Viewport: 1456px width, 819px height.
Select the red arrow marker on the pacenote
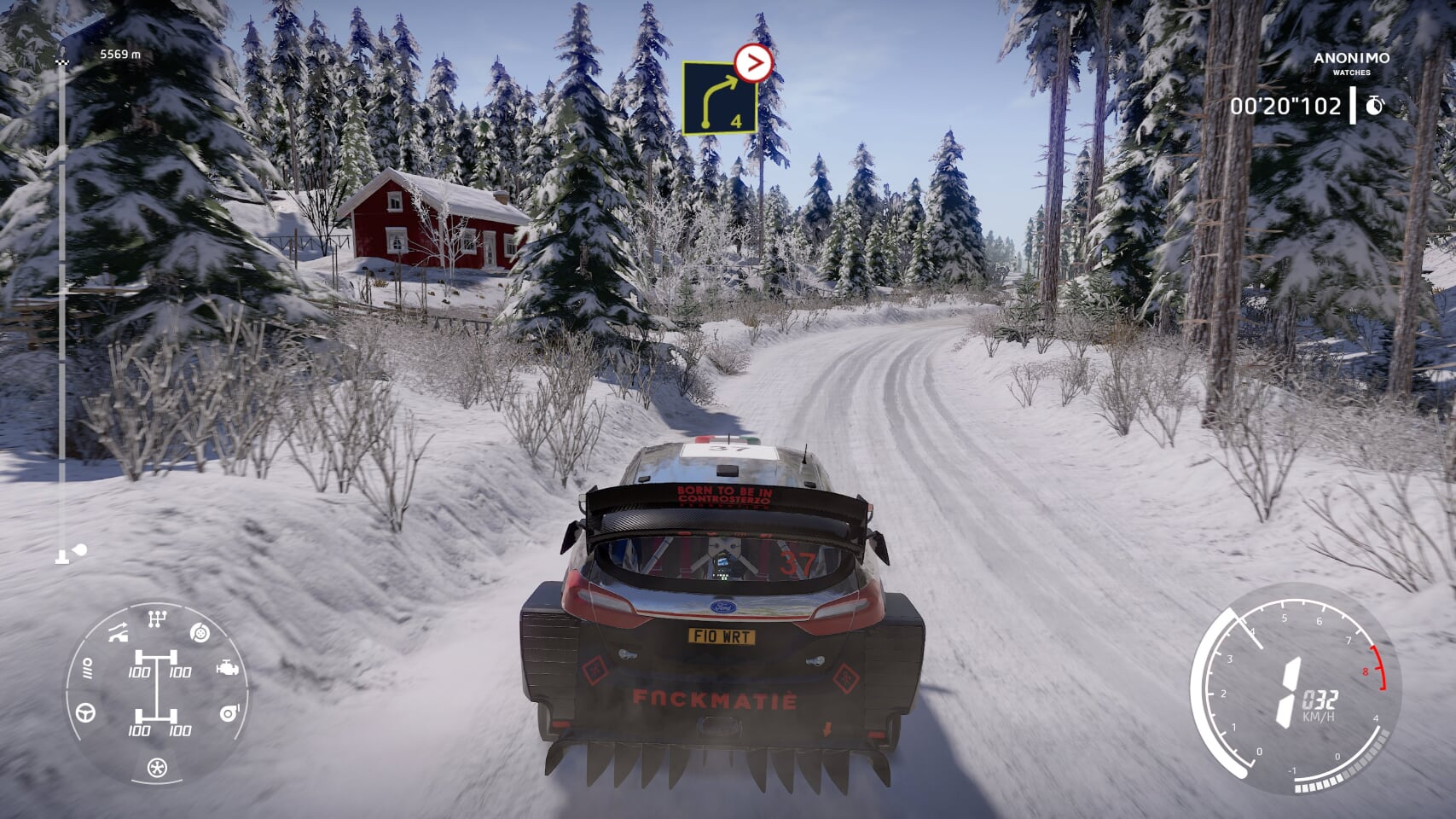753,62
